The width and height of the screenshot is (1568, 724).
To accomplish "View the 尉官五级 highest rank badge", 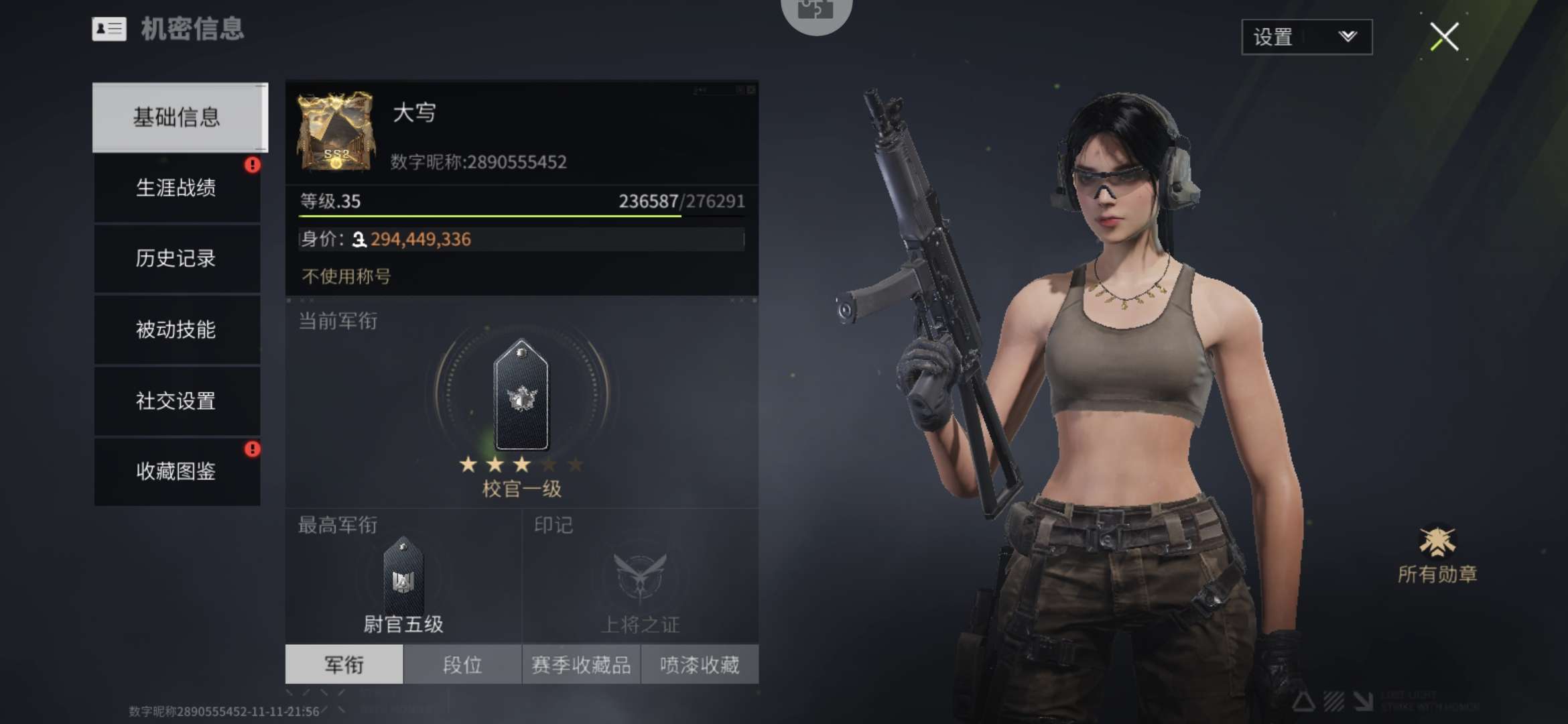I will (x=403, y=578).
